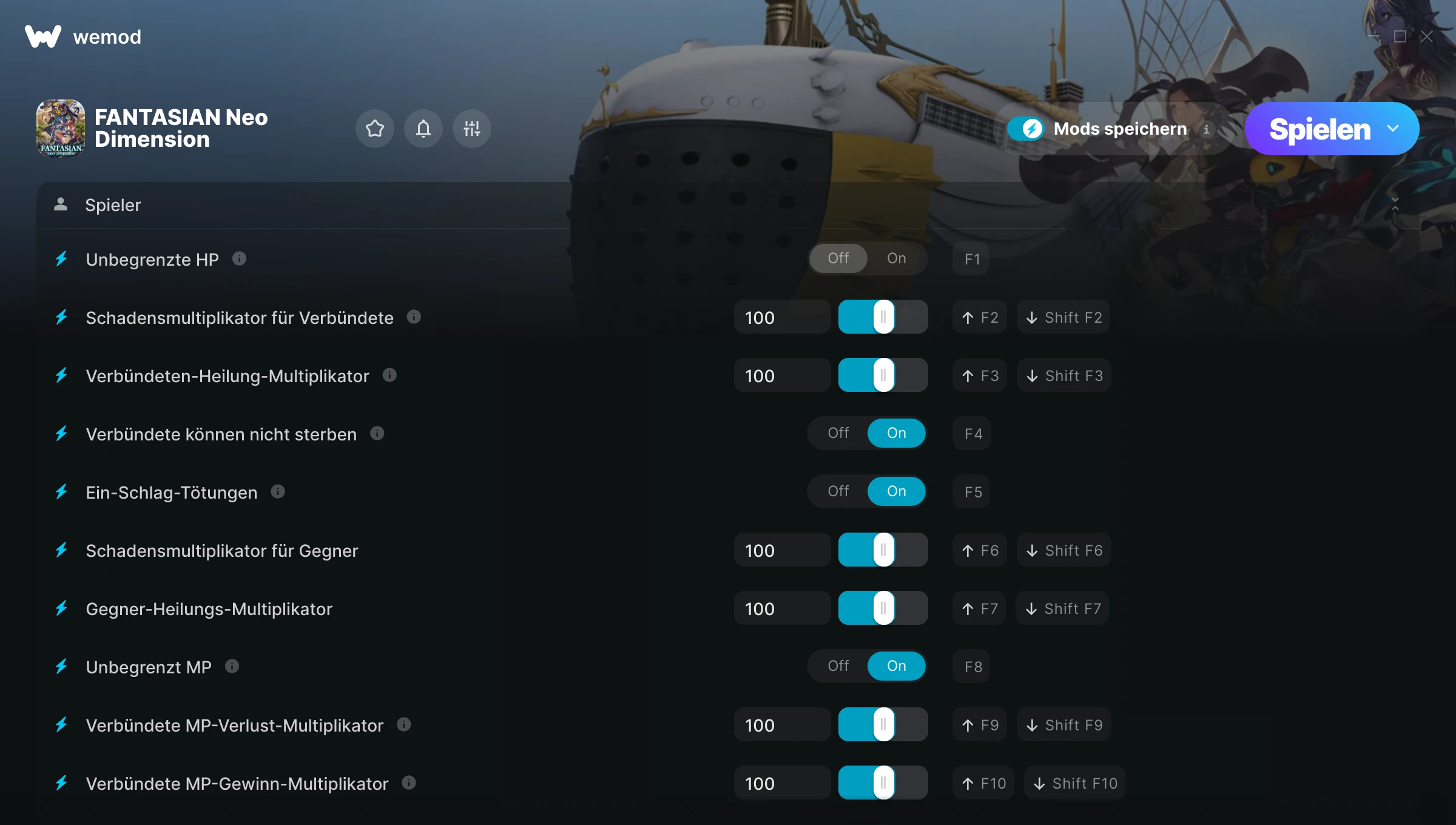Open info for Schadensmultiplikator für Verbündete
1456x825 pixels.
[x=414, y=317]
